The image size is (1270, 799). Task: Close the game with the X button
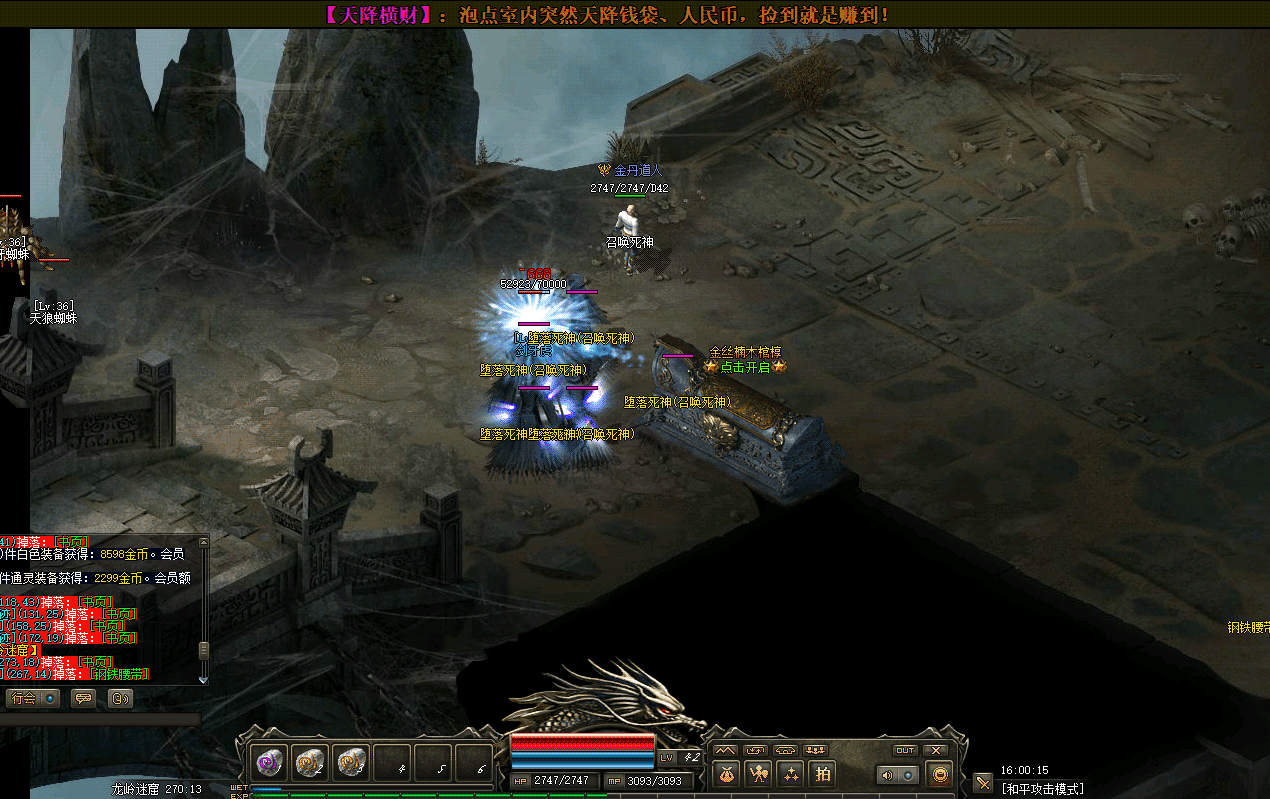click(x=935, y=750)
